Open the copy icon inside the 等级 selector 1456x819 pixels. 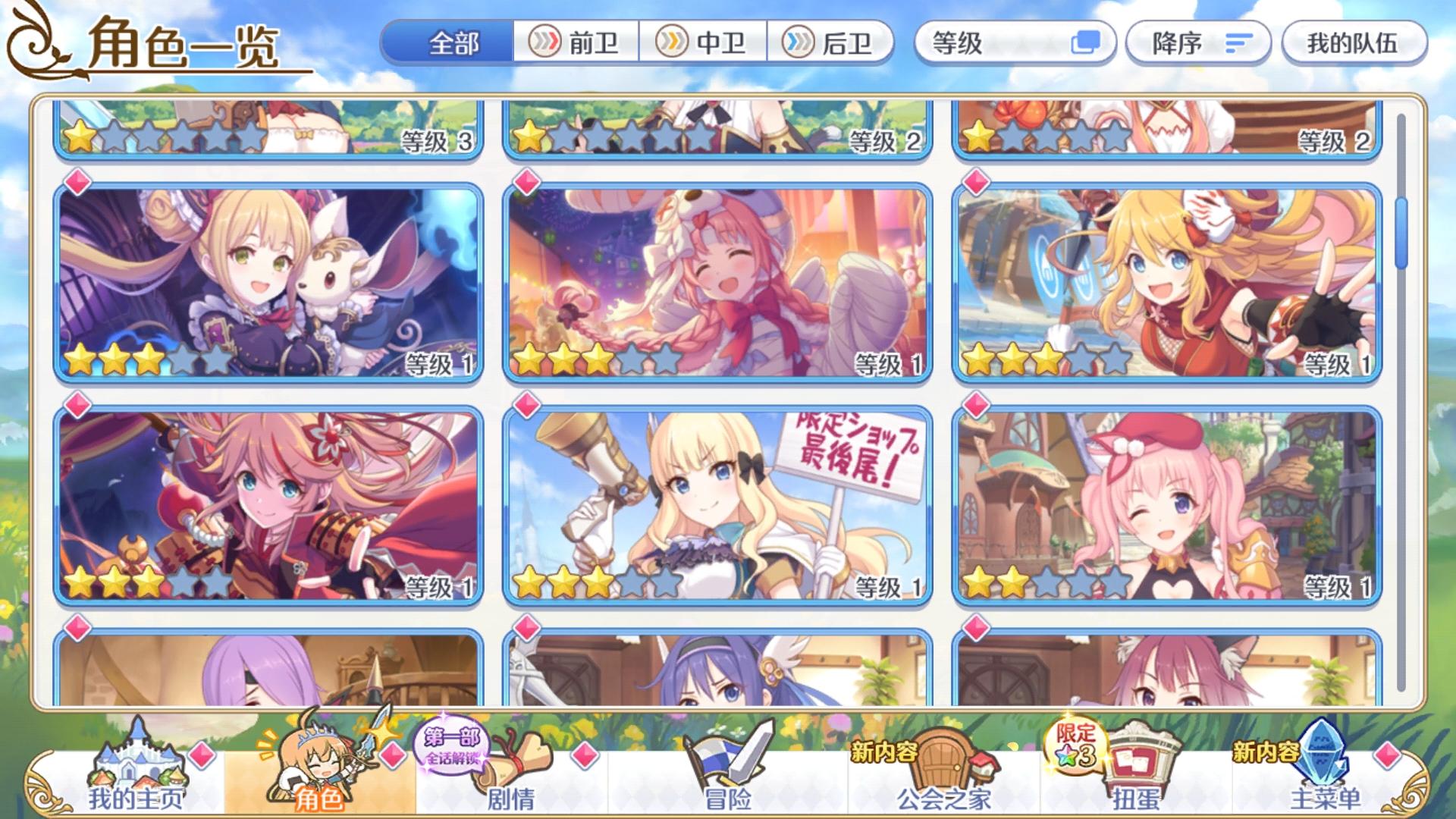point(1084,44)
